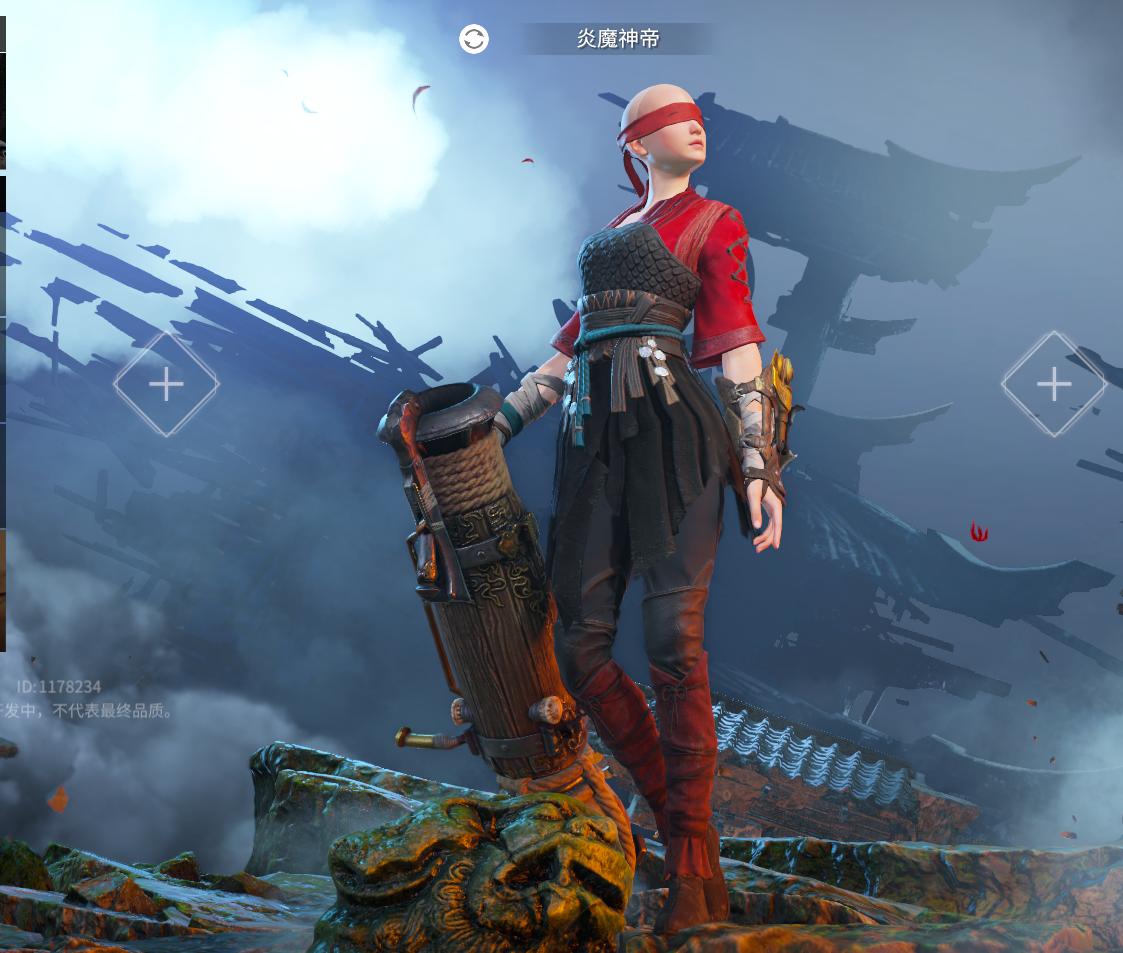This screenshot has height=953, width=1123.
Task: Click the circular swap arrows icon
Action: click(474, 39)
